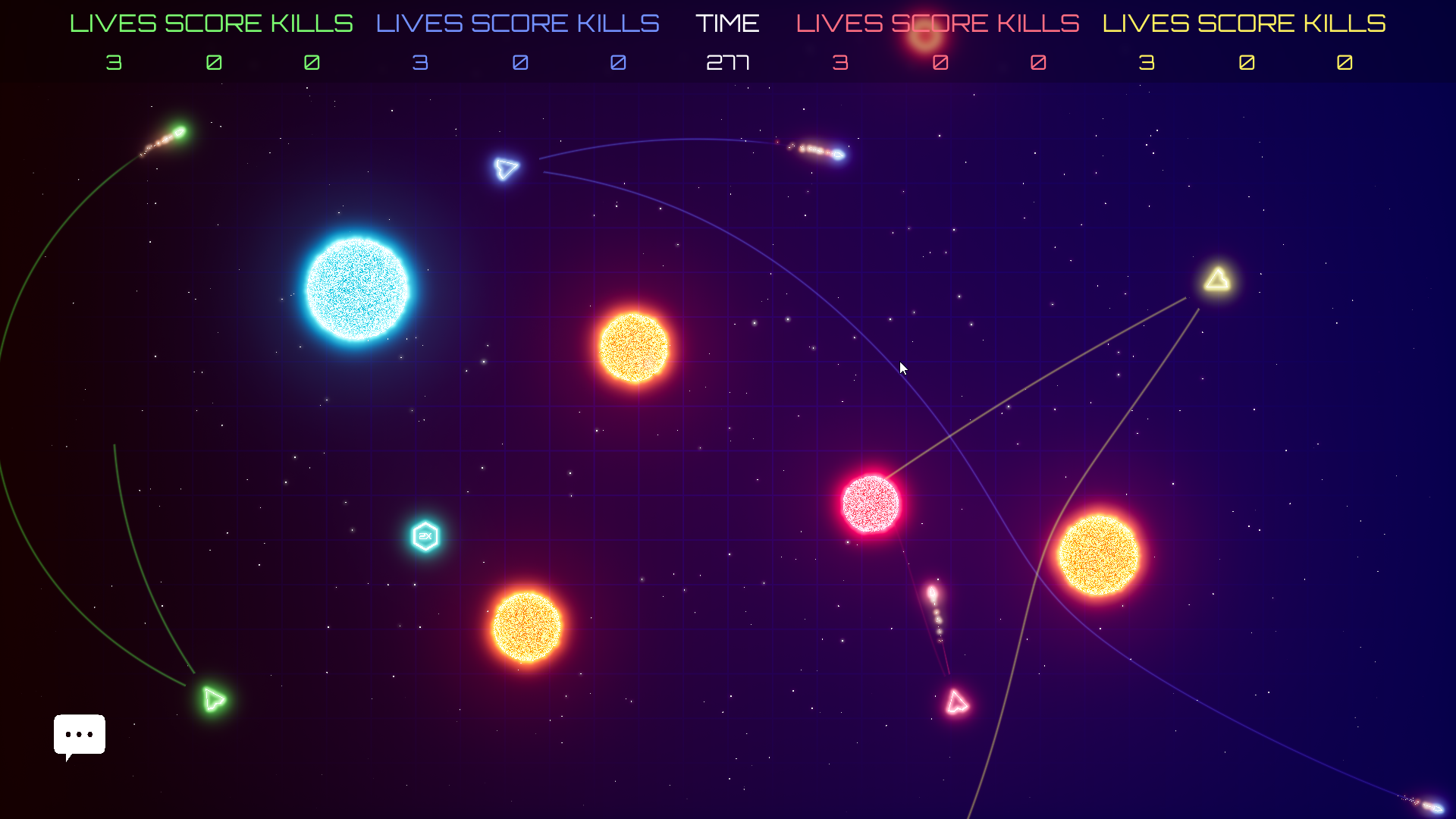Select the red player ship
The image size is (1456, 819).
955,702
